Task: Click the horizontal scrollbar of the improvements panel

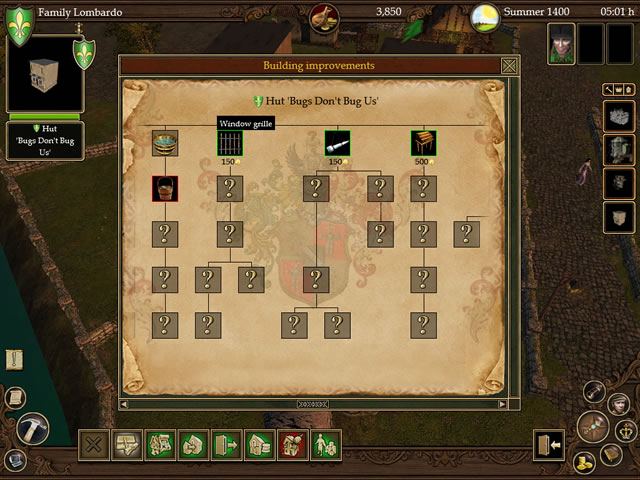Action: [x=312, y=404]
